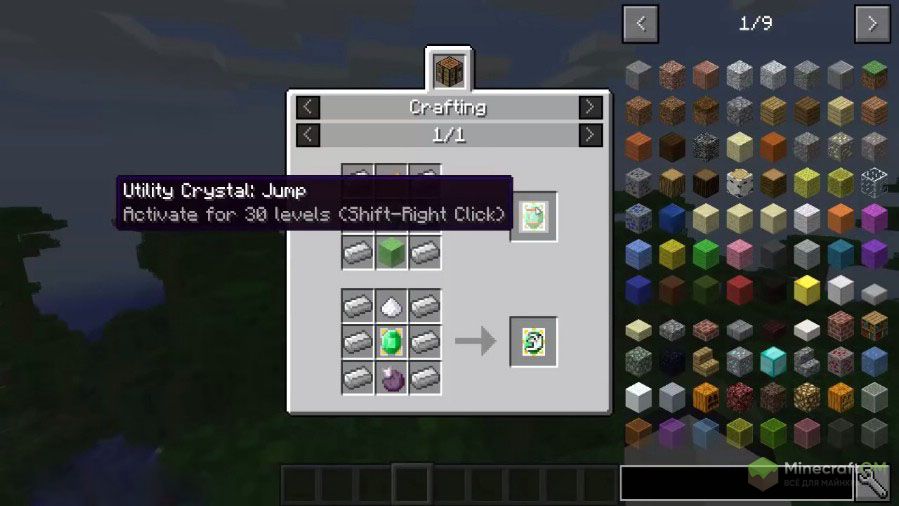Open the wrench config button
899x506 pixels.
click(873, 483)
